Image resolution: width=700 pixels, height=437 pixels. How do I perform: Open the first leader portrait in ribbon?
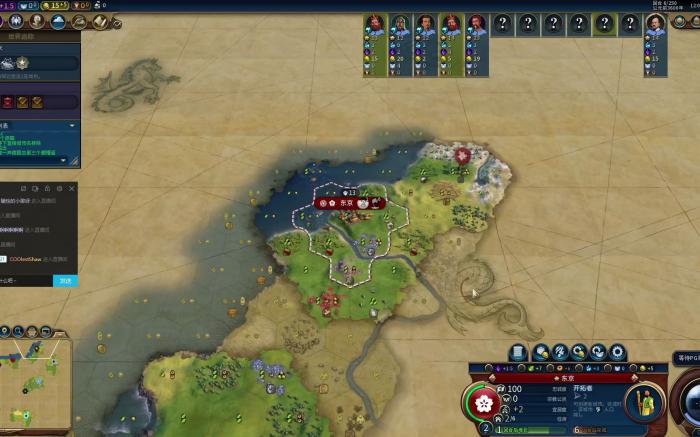(x=374, y=24)
